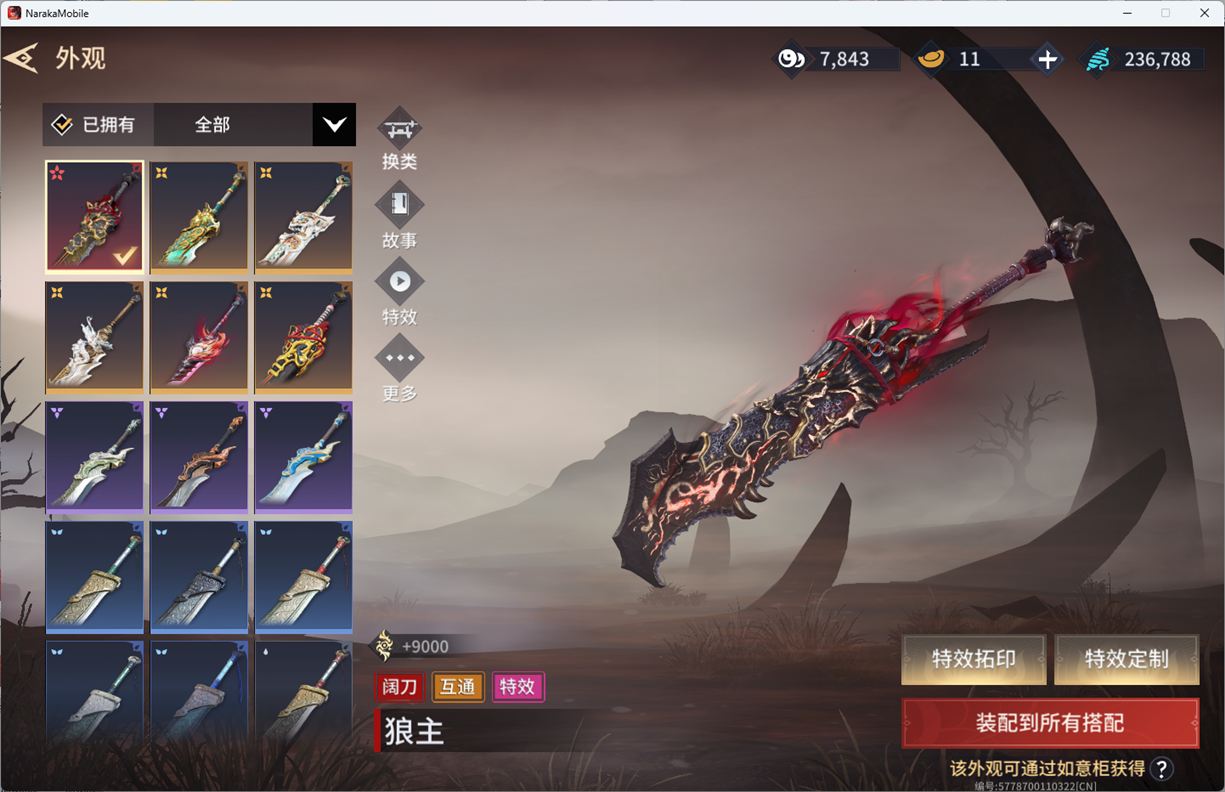Add gold ingots with the plus button
This screenshot has width=1225, height=792.
(x=1047, y=60)
